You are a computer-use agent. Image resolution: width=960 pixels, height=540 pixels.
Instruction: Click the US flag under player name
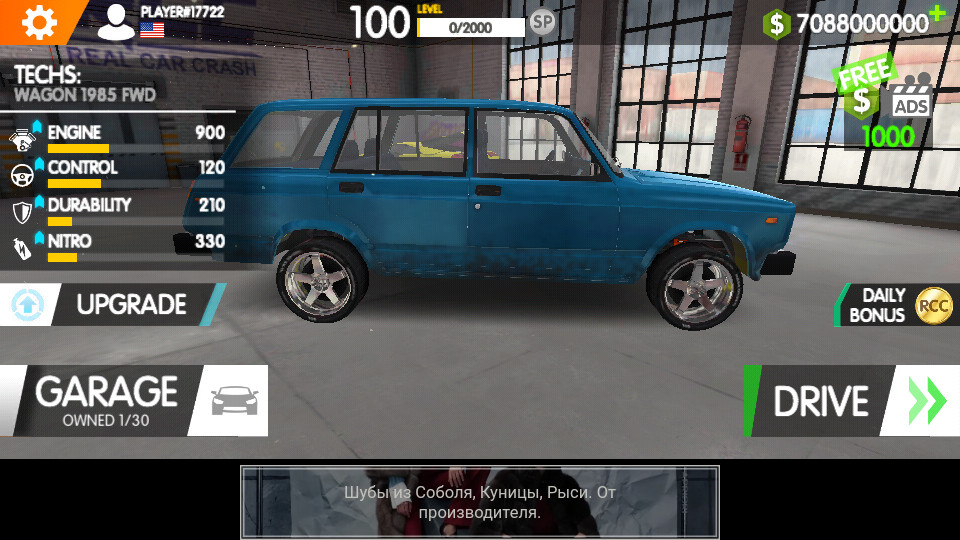pos(152,29)
